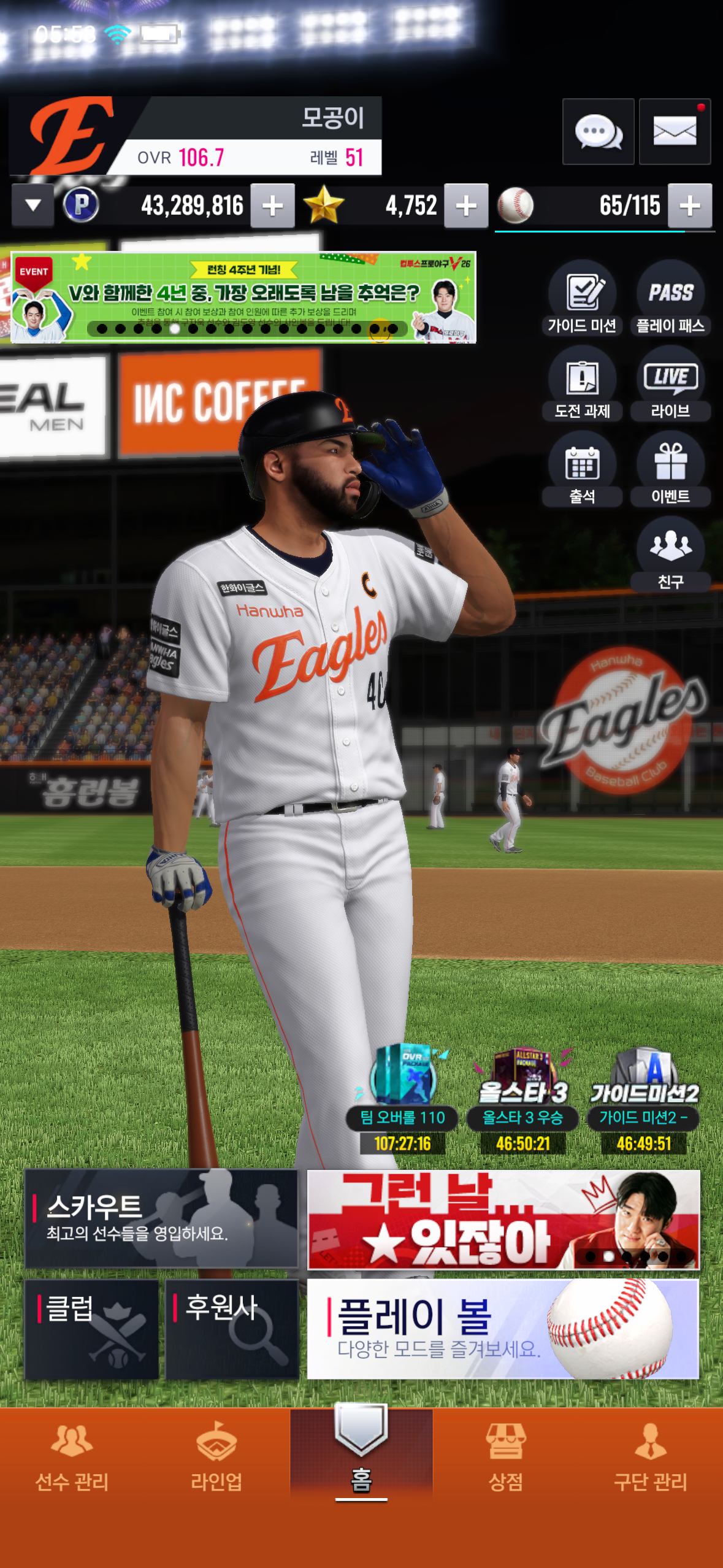The image size is (723, 1568).
Task: Expand the currency dropdown arrow
Action: [x=33, y=206]
